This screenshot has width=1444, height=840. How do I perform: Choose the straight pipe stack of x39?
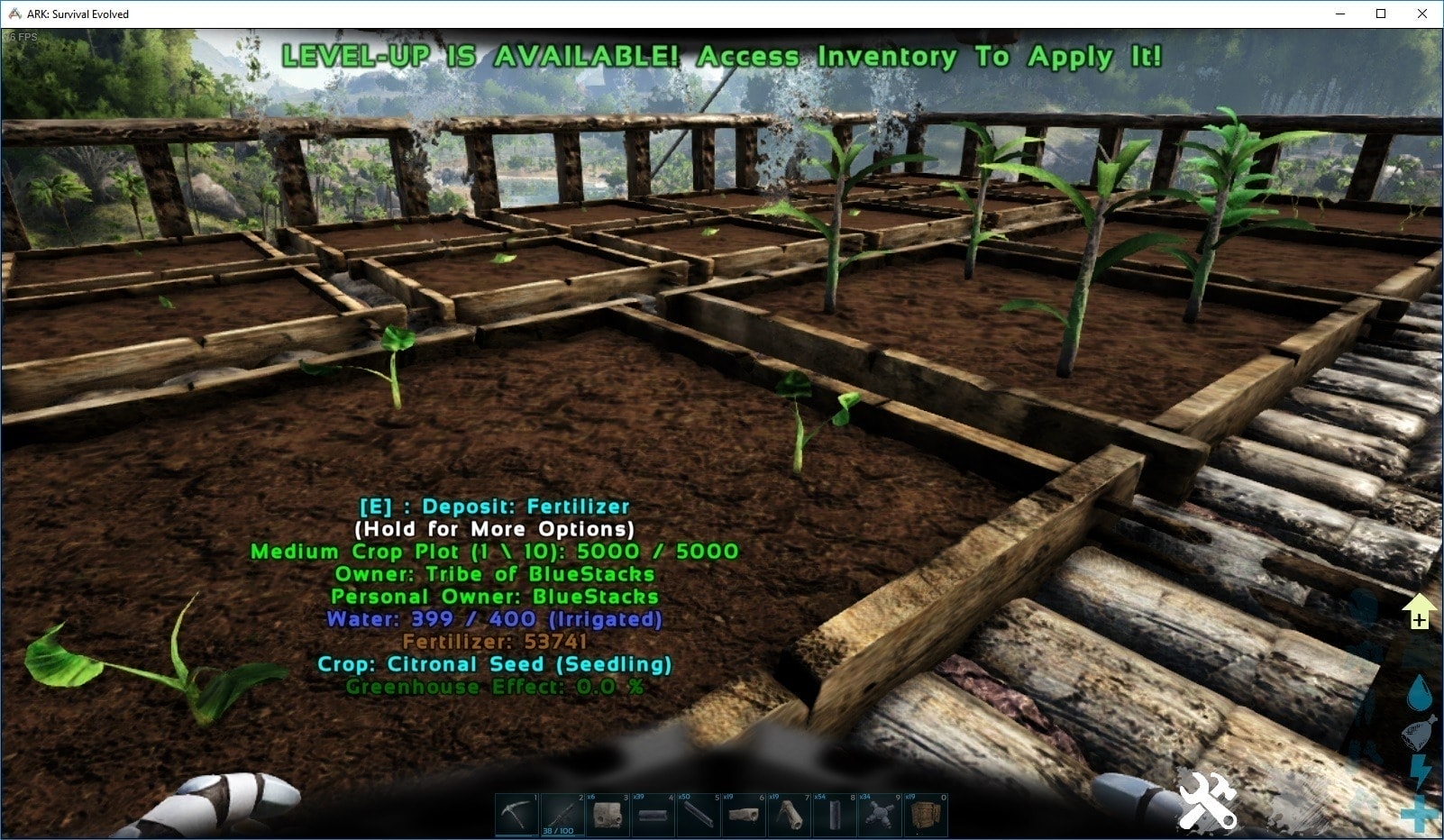click(x=653, y=815)
